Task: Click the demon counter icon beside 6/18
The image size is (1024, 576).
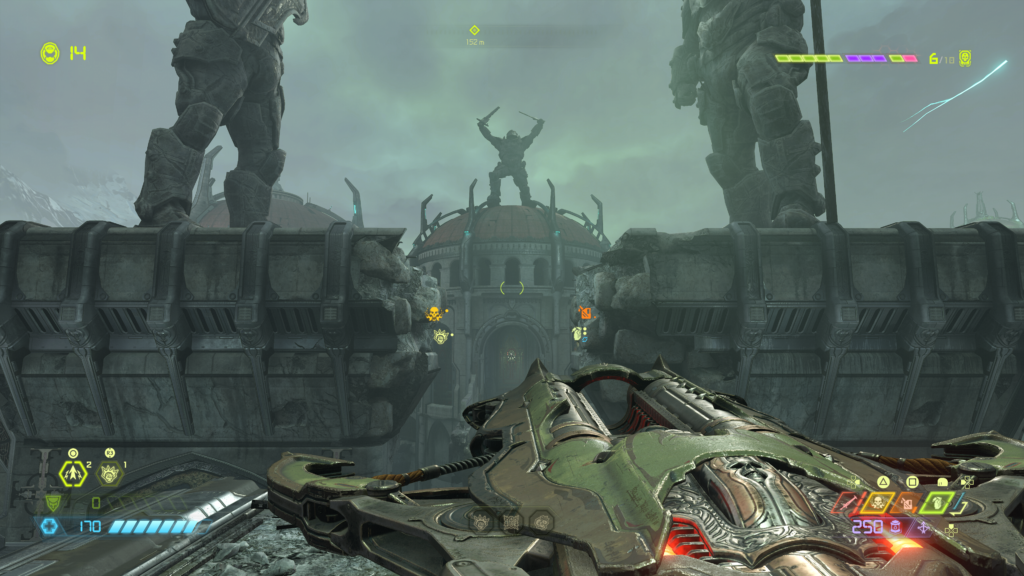Action: [x=964, y=58]
